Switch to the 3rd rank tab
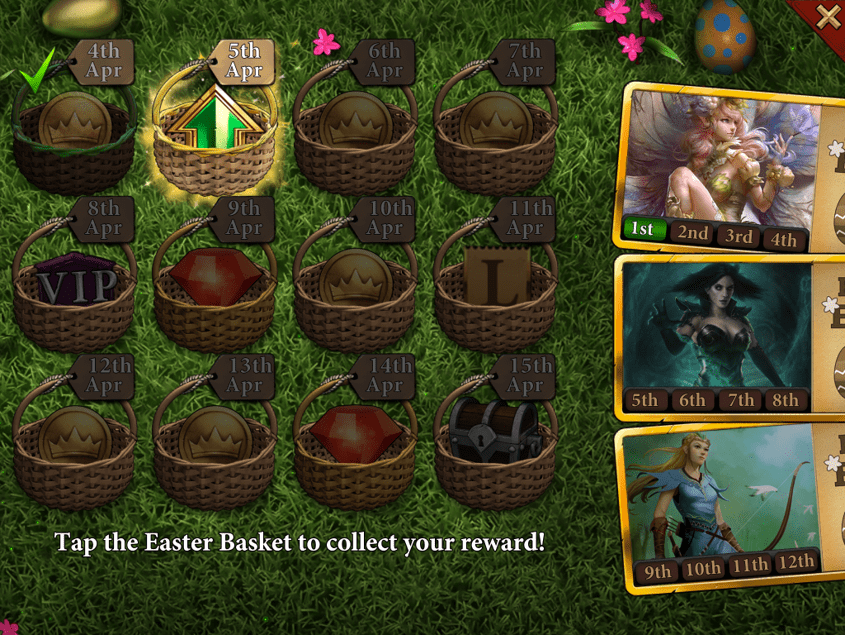Image resolution: width=845 pixels, height=635 pixels. (739, 236)
